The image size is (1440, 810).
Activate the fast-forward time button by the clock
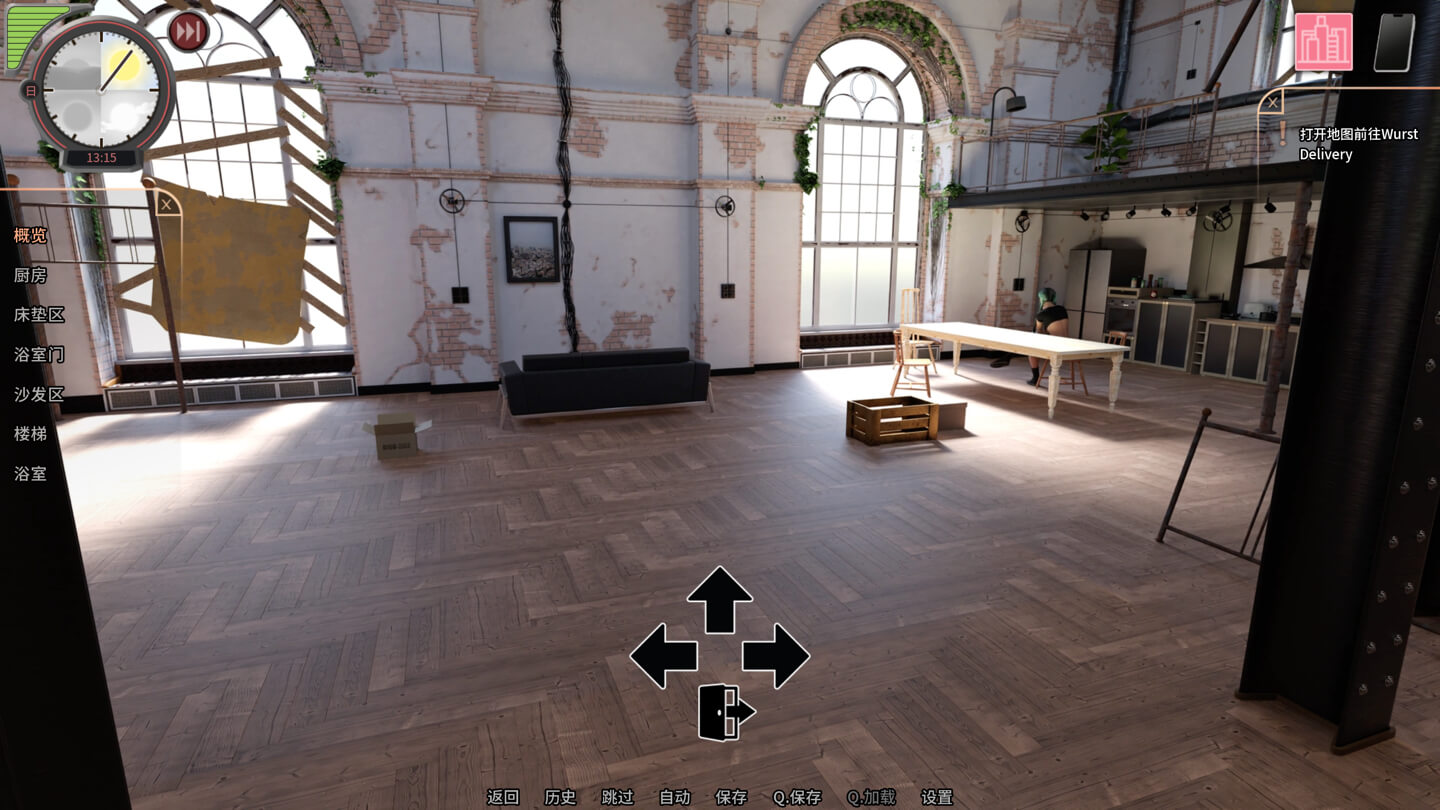(187, 31)
